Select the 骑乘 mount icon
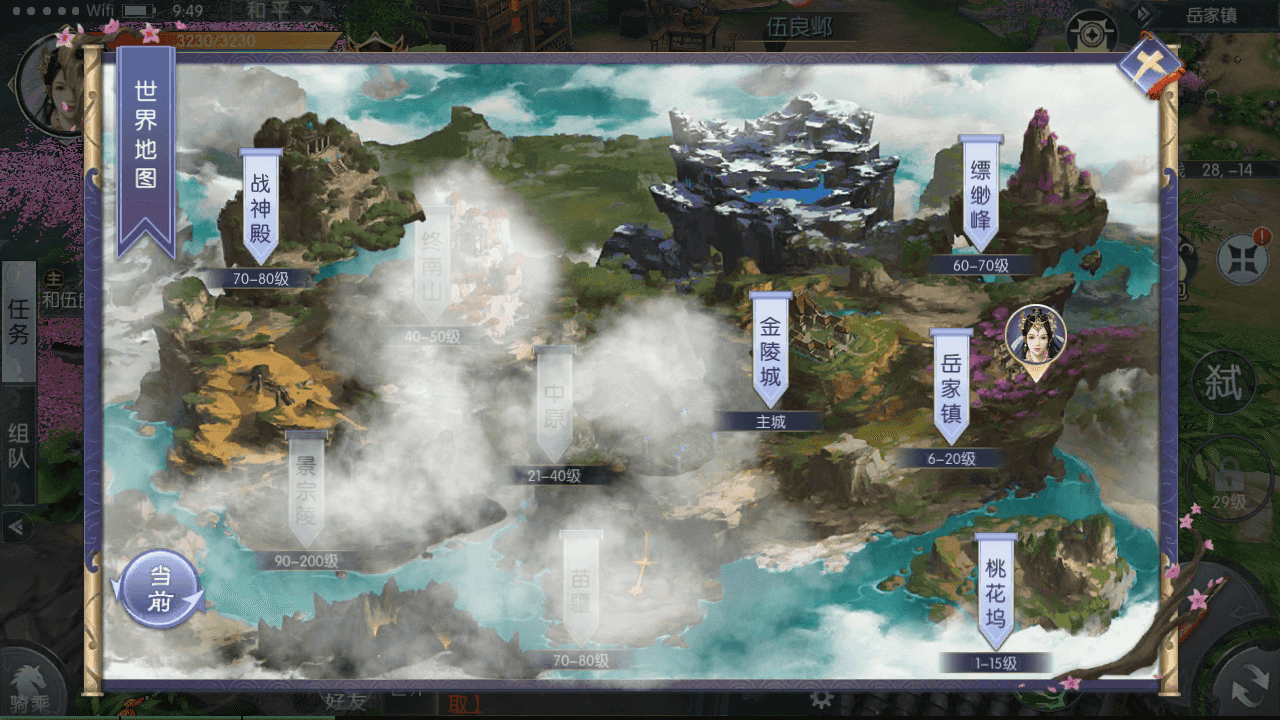1280x720 pixels. tap(30, 690)
